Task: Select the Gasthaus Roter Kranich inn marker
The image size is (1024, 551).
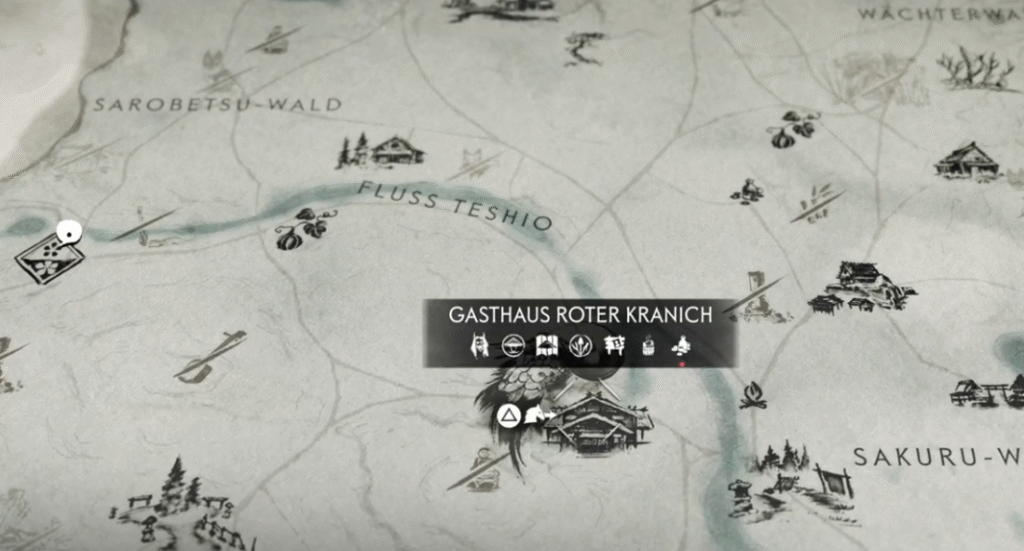Action: 596,425
